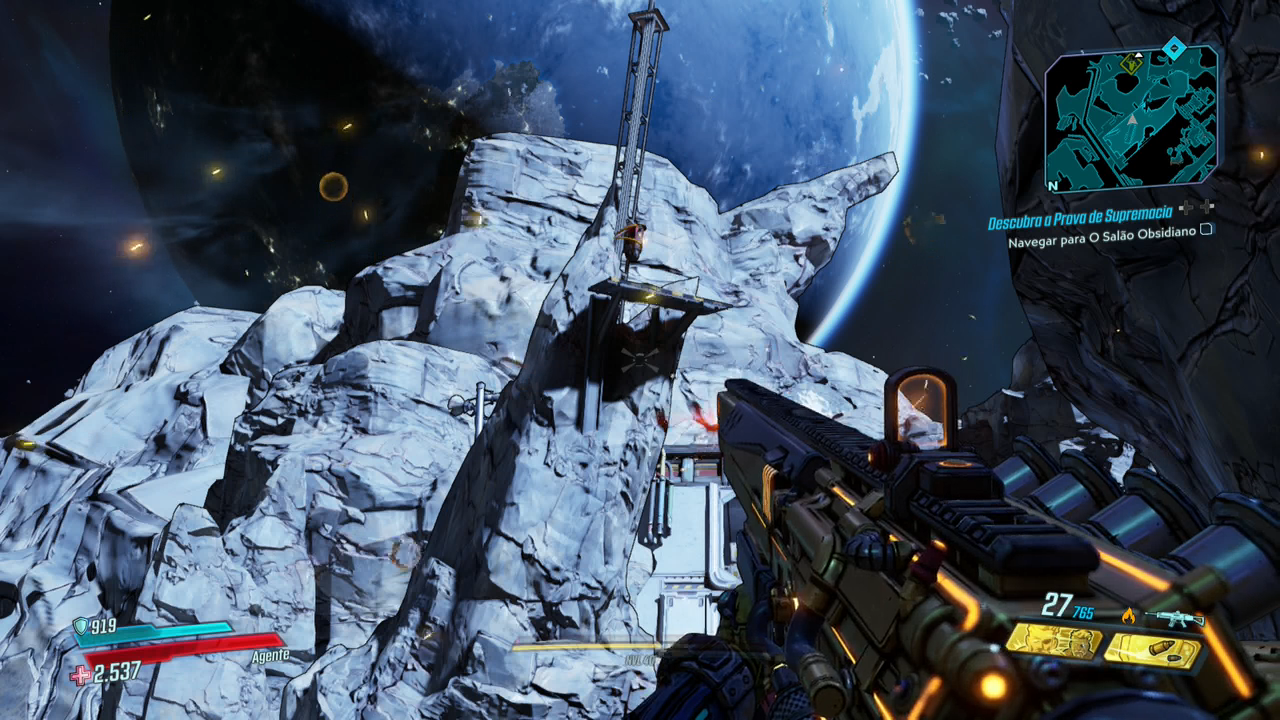The image size is (1280, 720).
Task: Select the golden bullet ability card
Action: pos(1152,652)
